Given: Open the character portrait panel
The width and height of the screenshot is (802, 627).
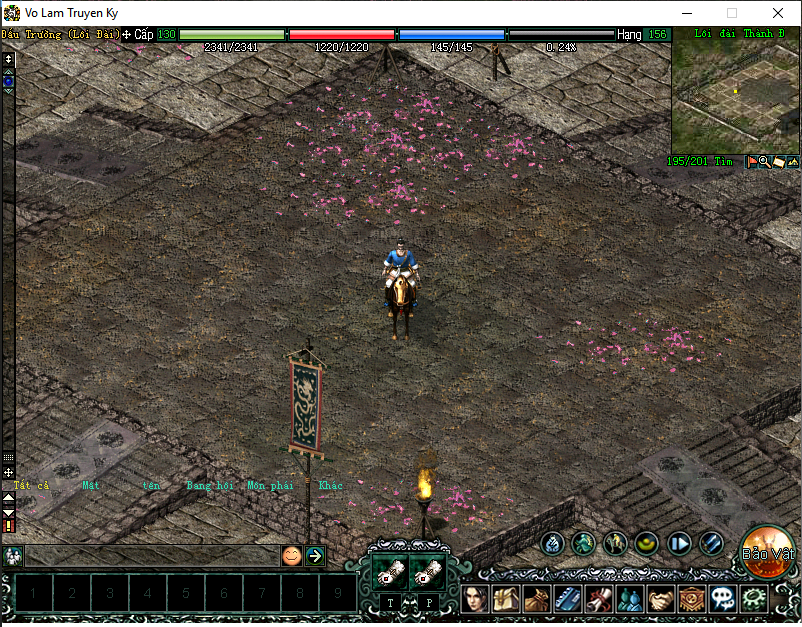Looking at the screenshot, I should (476, 599).
